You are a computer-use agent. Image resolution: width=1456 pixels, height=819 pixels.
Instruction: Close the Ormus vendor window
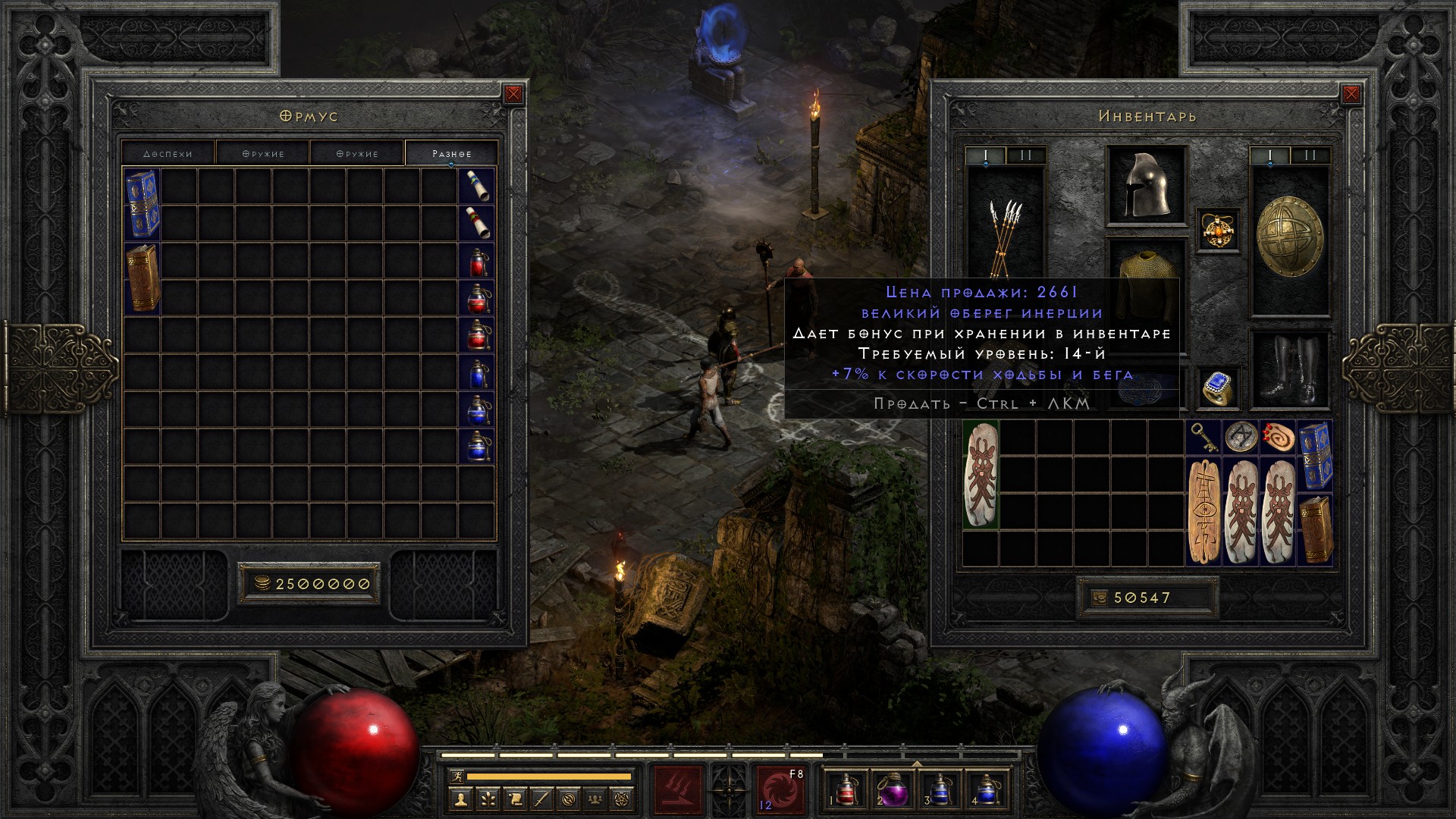pos(513,94)
